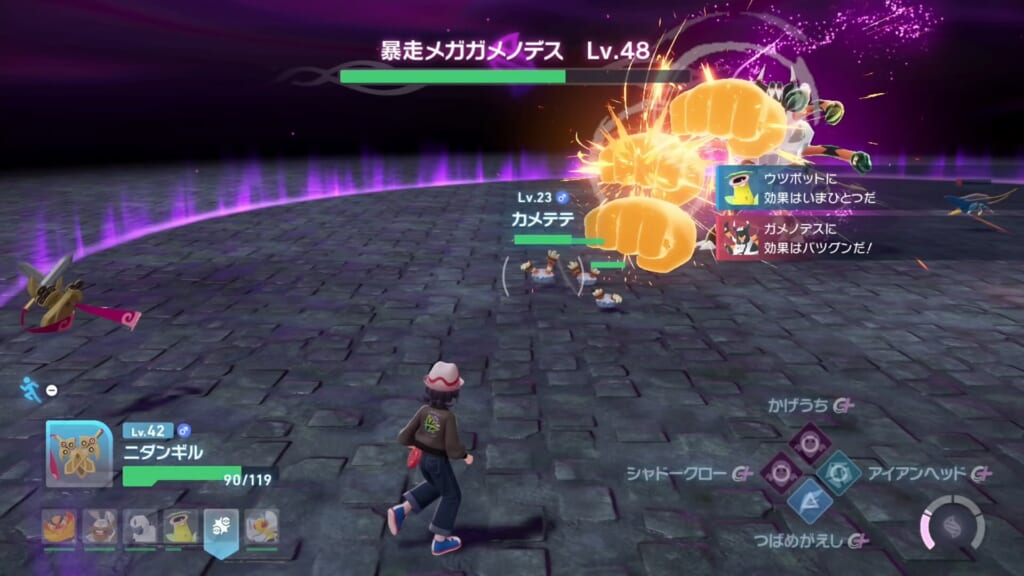The height and width of the screenshot is (576, 1024).
Task: Toggle the blue running figure icon
Action: [x=32, y=389]
